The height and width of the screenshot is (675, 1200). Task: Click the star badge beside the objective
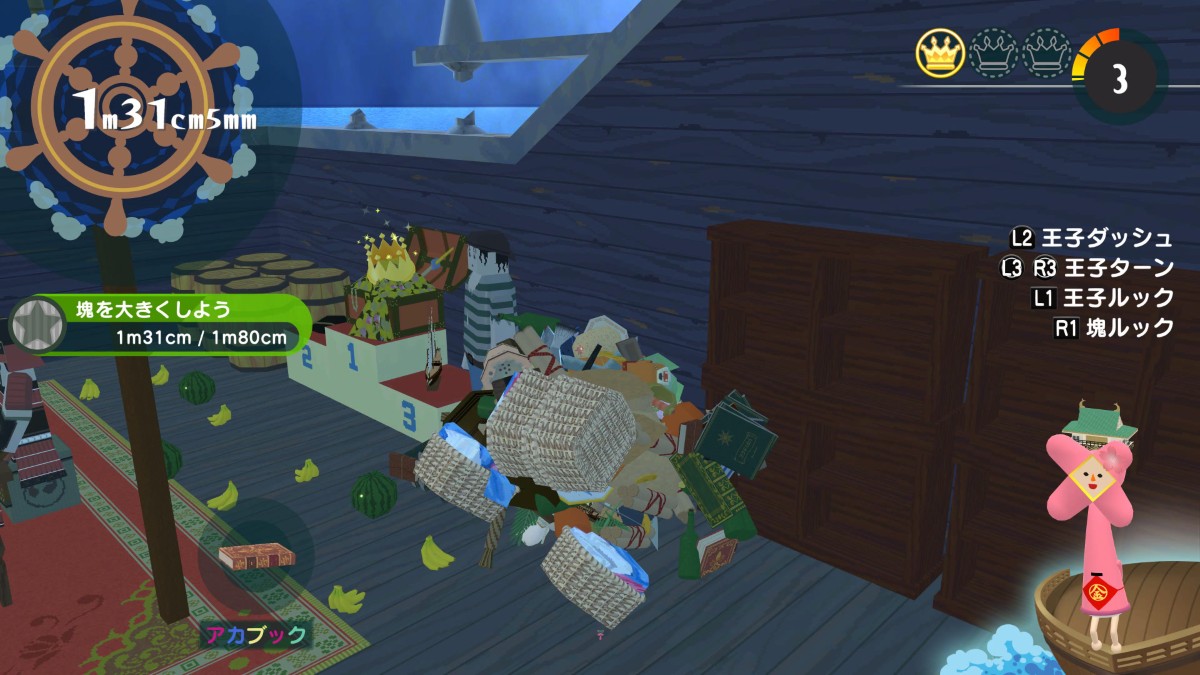pos(36,326)
